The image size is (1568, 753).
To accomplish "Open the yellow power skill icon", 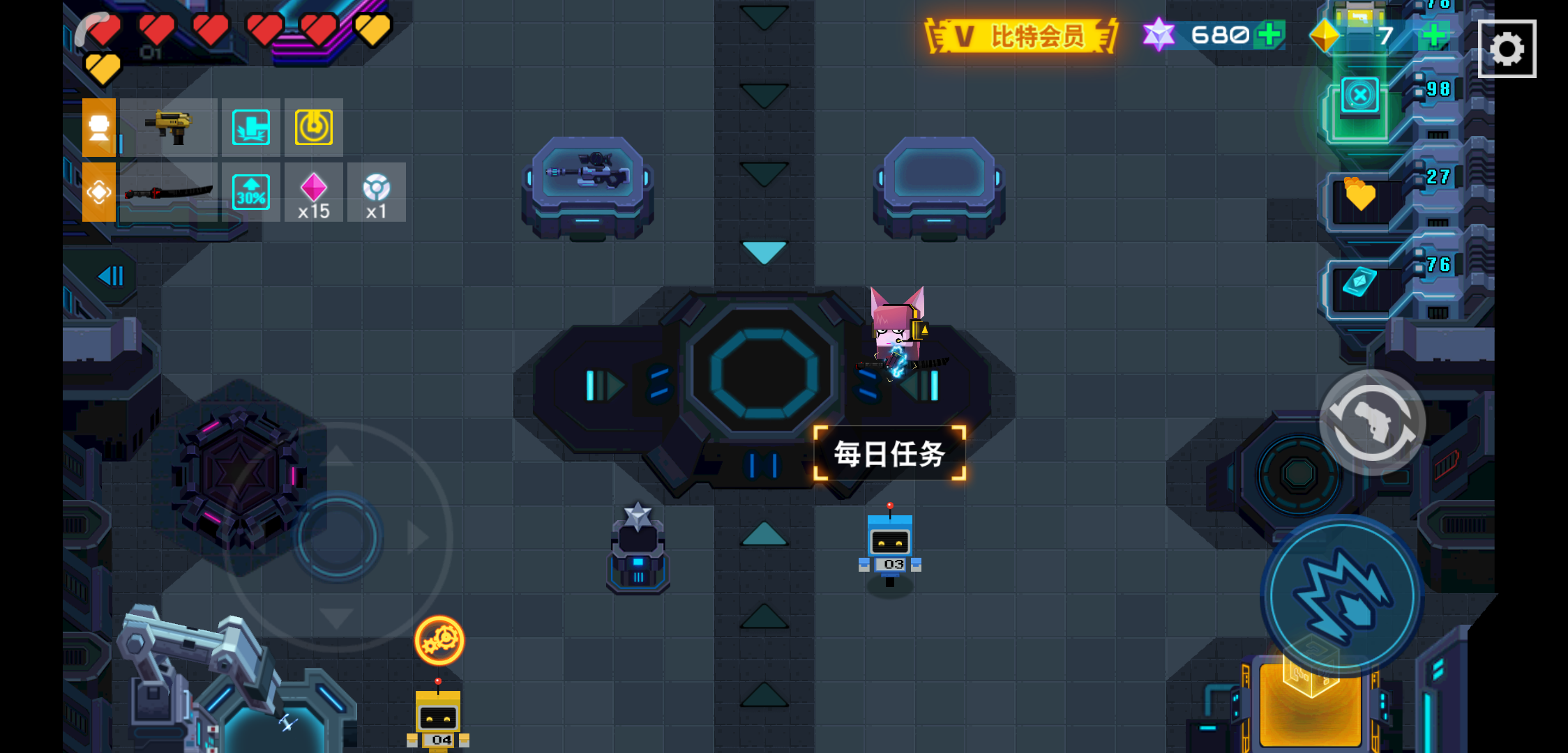I will pyautogui.click(x=313, y=127).
